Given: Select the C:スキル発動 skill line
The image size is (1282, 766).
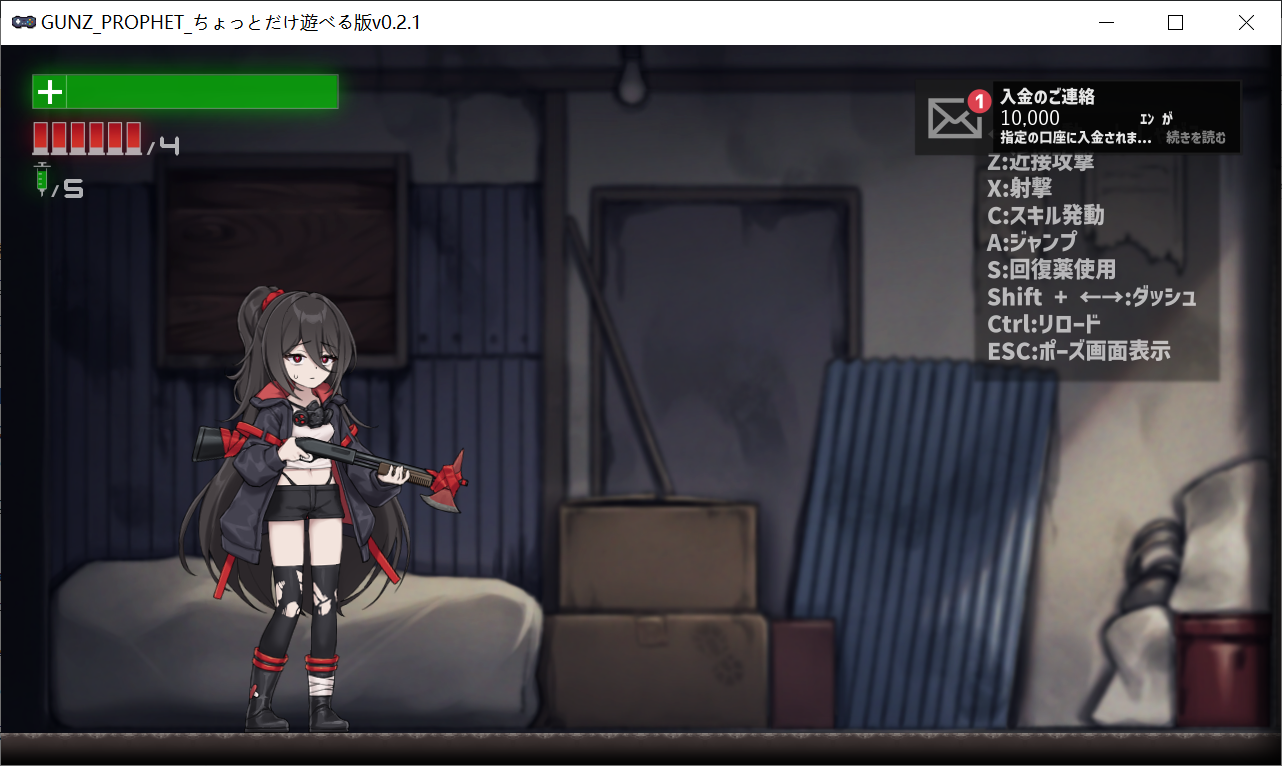Looking at the screenshot, I should coord(1047,215).
